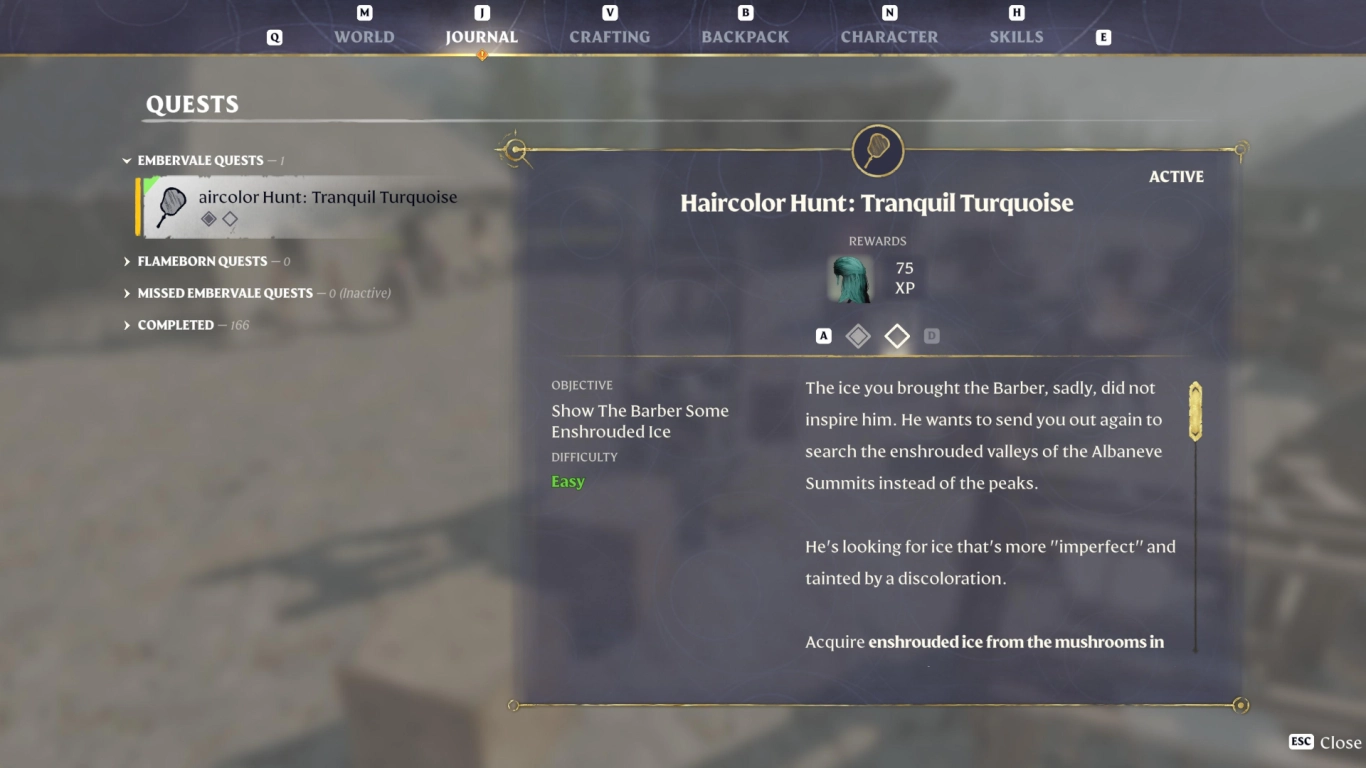Click the E key icon in the top bar
This screenshot has height=768, width=1366.
(1102, 36)
